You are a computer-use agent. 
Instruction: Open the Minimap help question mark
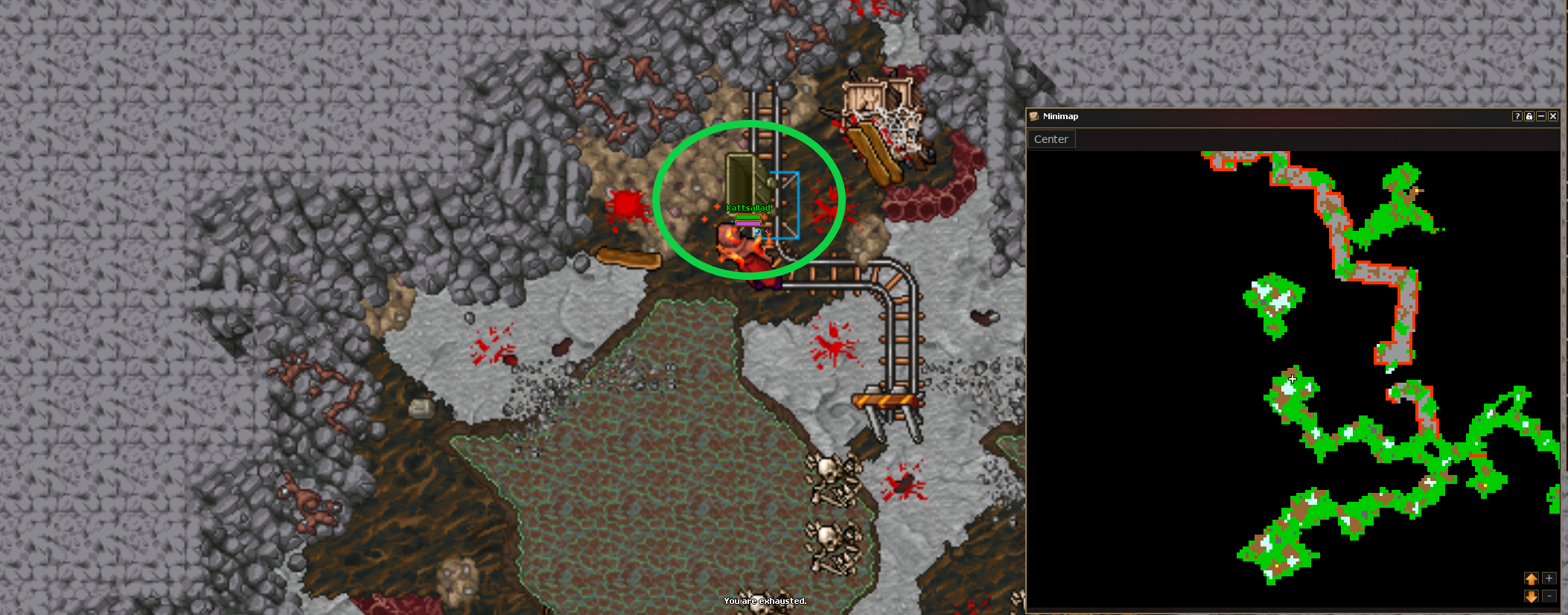[x=1517, y=116]
